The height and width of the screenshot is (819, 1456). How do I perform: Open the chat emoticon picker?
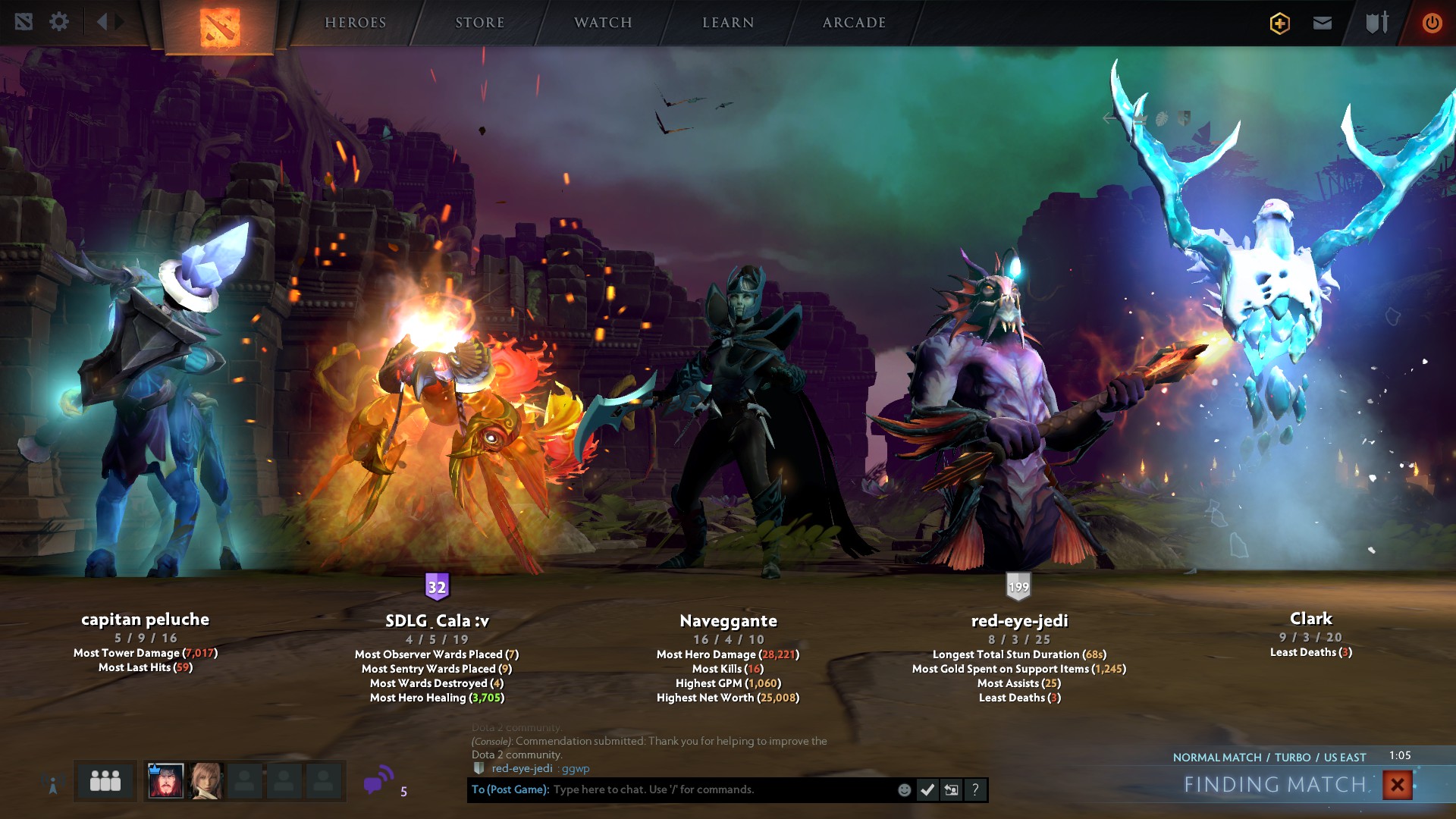(x=904, y=790)
